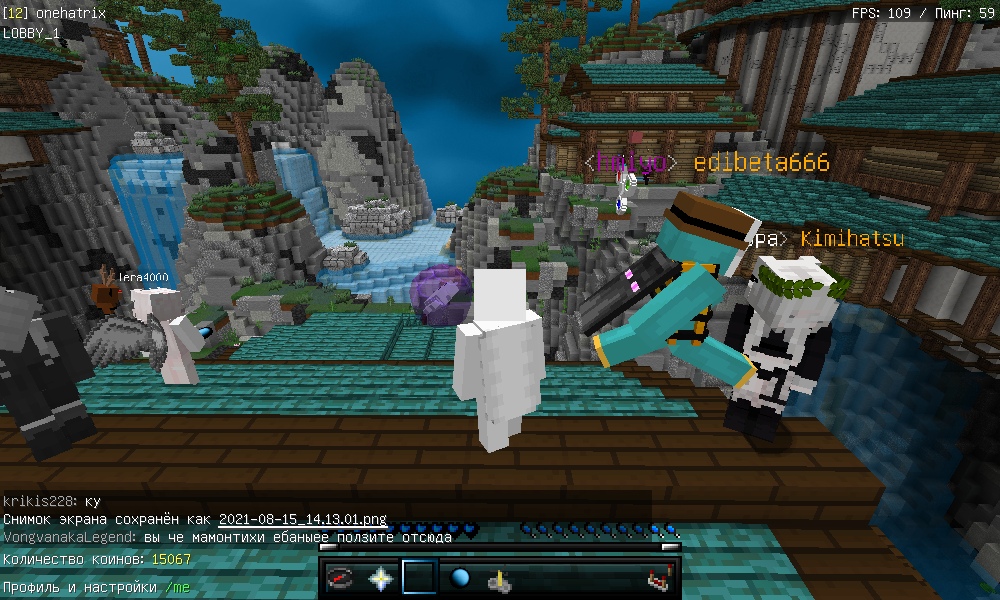The image size is (1000, 600).
Task: Select the lever item in hotbar
Action: tap(499, 578)
